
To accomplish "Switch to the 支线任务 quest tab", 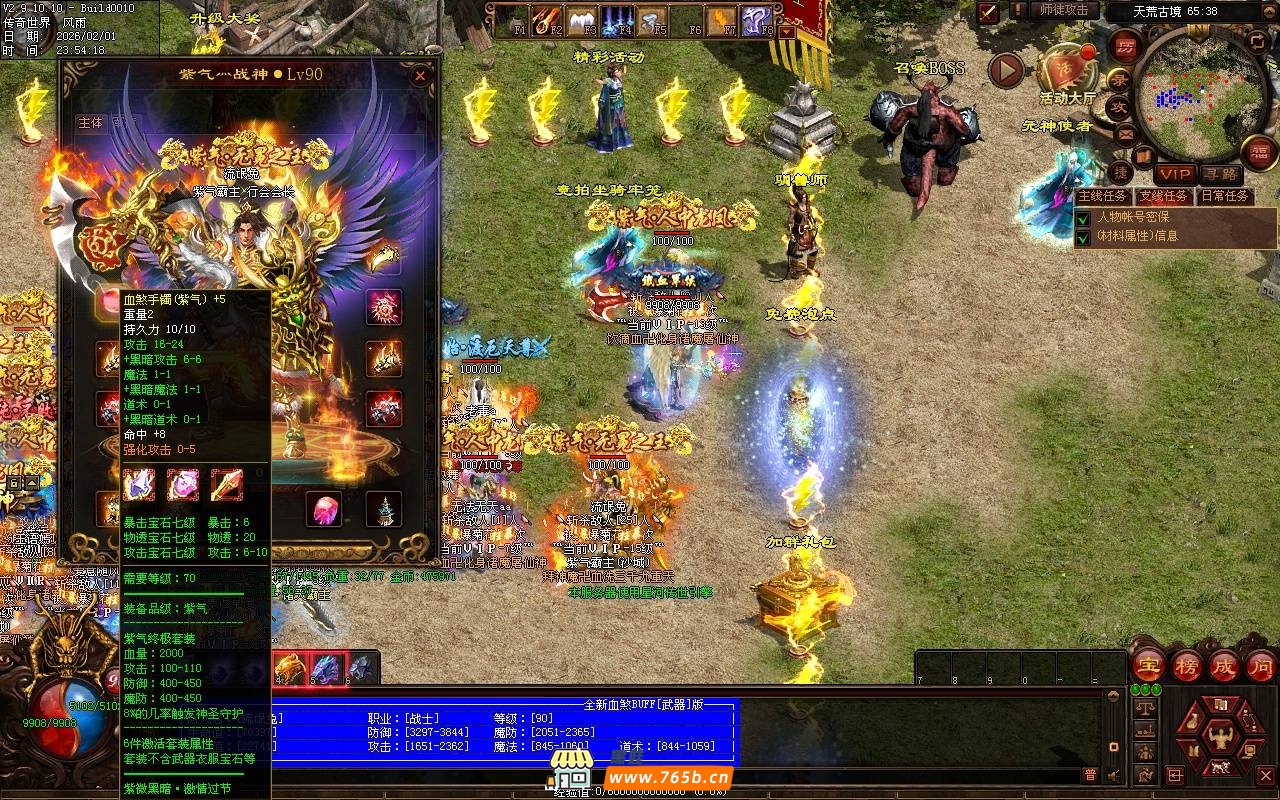I will tap(1165, 196).
